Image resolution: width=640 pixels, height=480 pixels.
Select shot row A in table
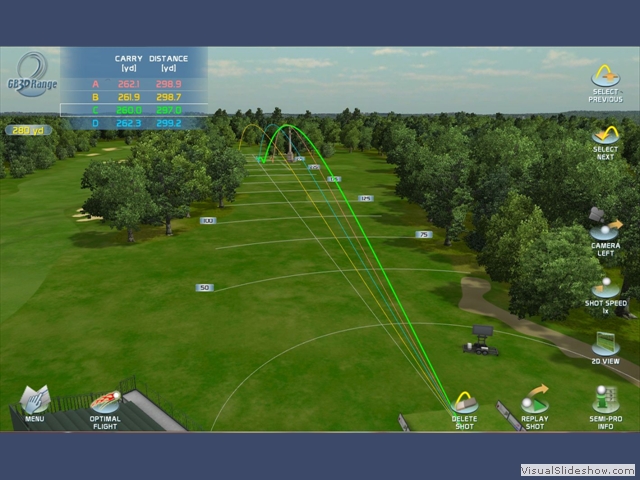[134, 84]
